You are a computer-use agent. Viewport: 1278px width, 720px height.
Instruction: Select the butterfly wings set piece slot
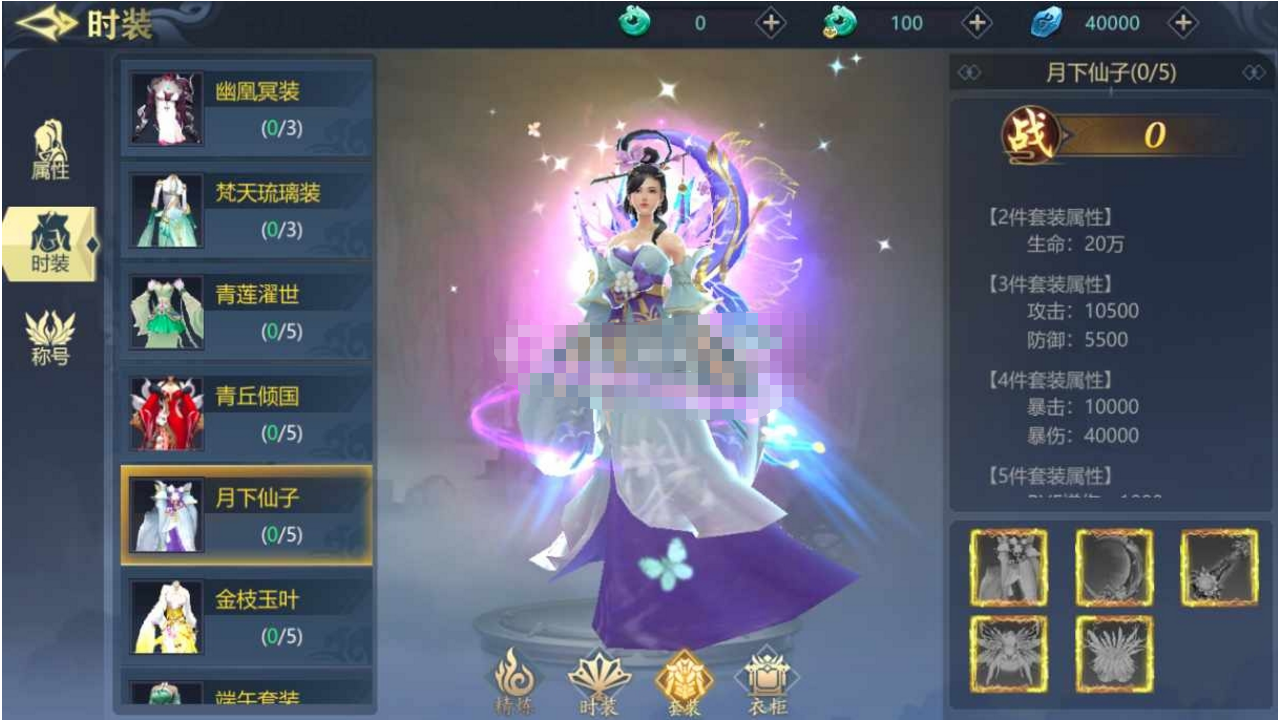(1009, 654)
